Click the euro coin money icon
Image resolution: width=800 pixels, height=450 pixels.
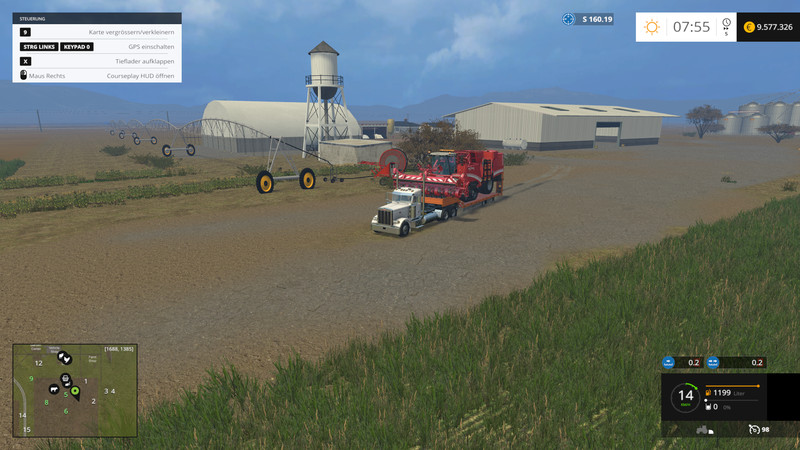[x=750, y=27]
